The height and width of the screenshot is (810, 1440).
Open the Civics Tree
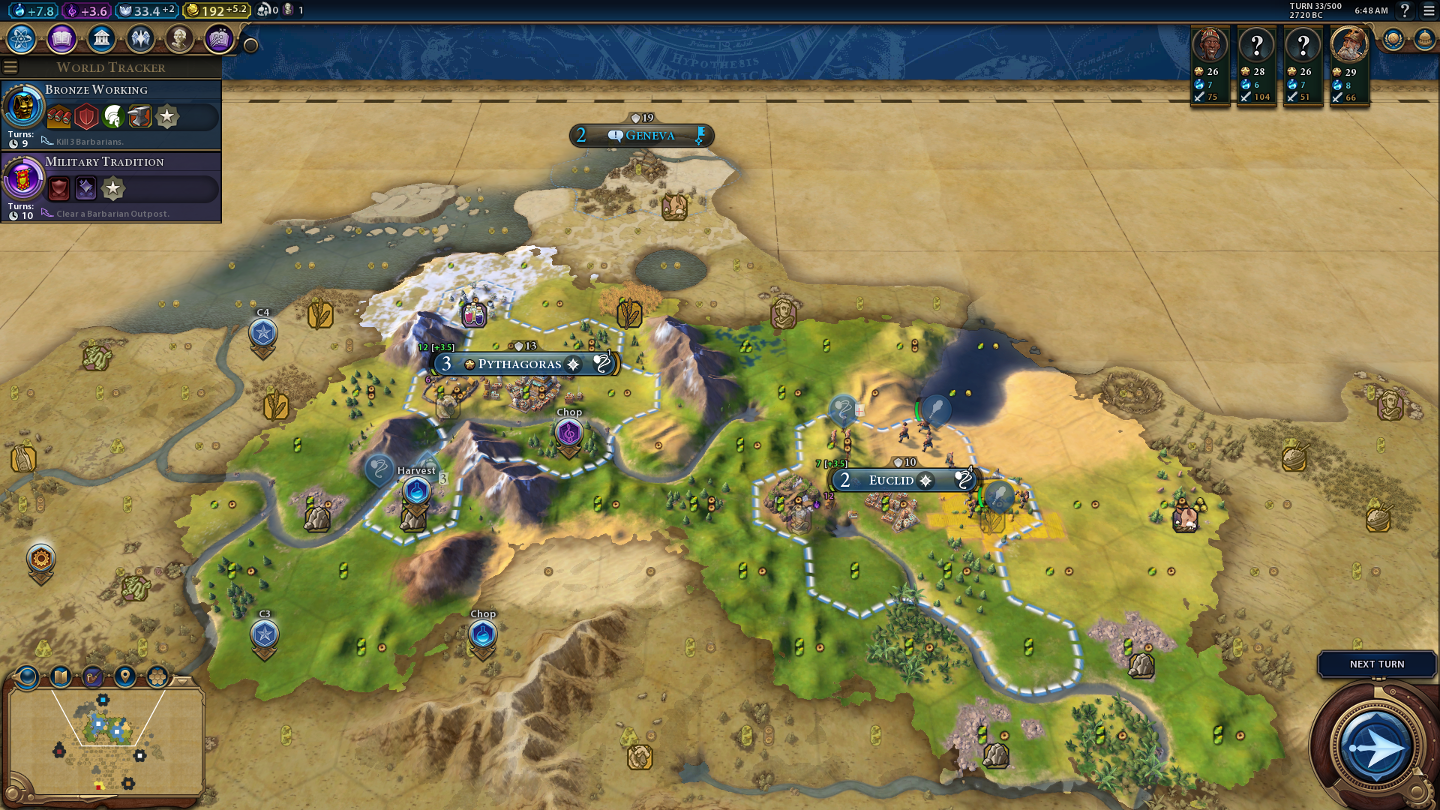(x=61, y=39)
